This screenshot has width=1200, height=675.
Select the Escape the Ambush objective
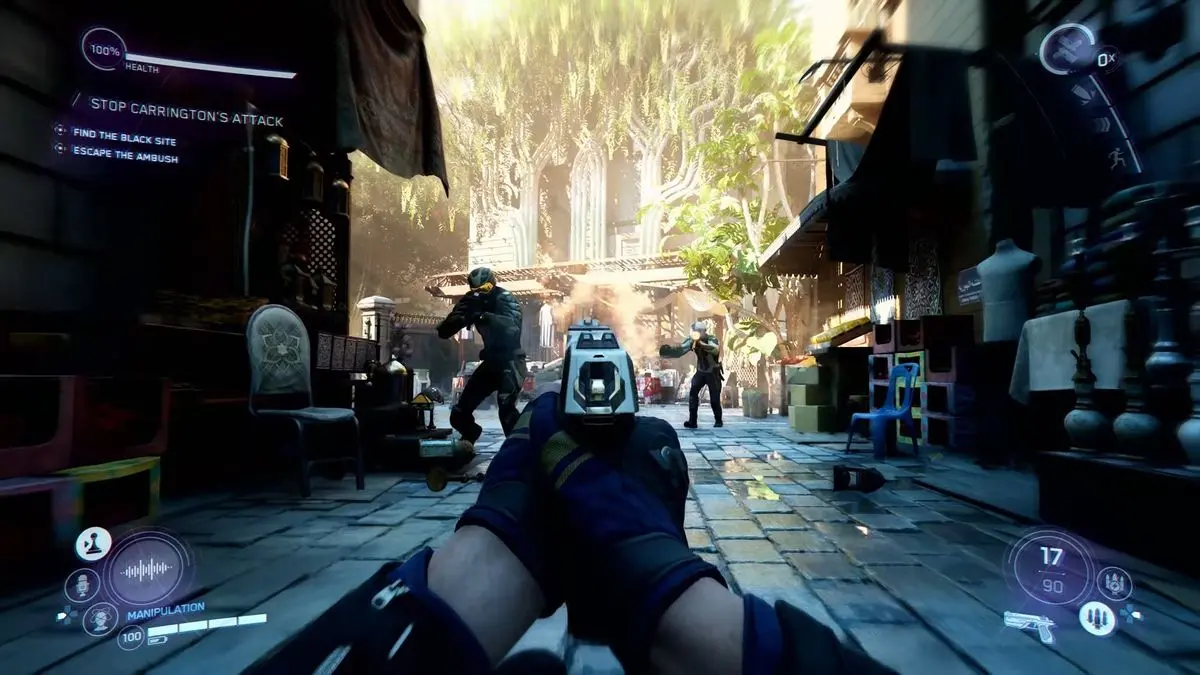[124, 157]
